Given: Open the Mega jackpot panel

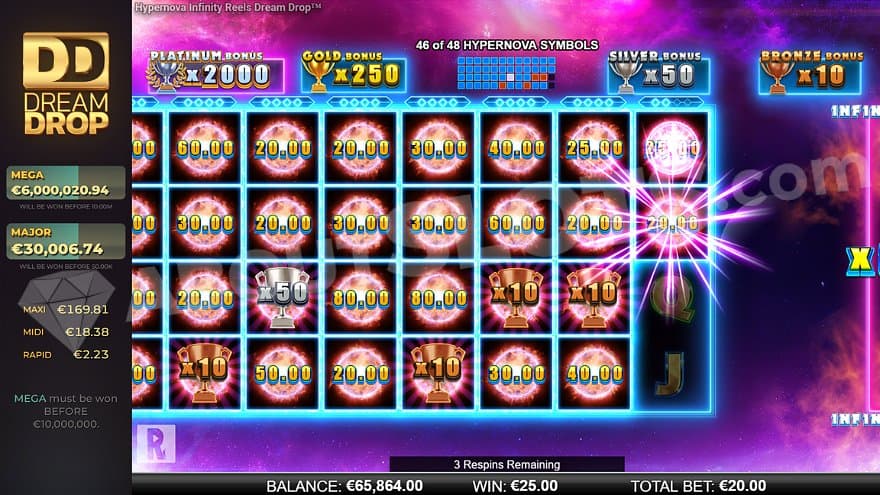Looking at the screenshot, I should coord(66,182).
